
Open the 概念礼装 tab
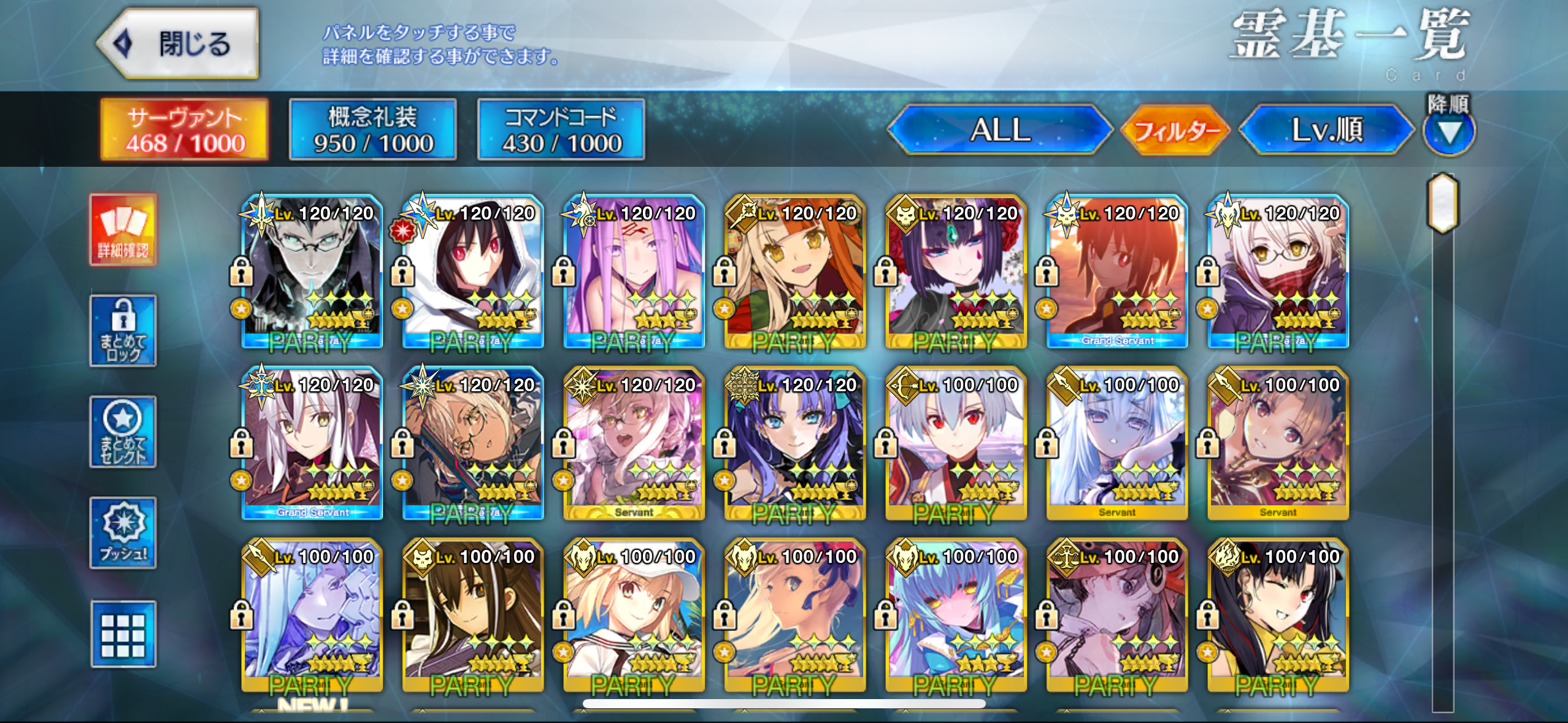(373, 130)
